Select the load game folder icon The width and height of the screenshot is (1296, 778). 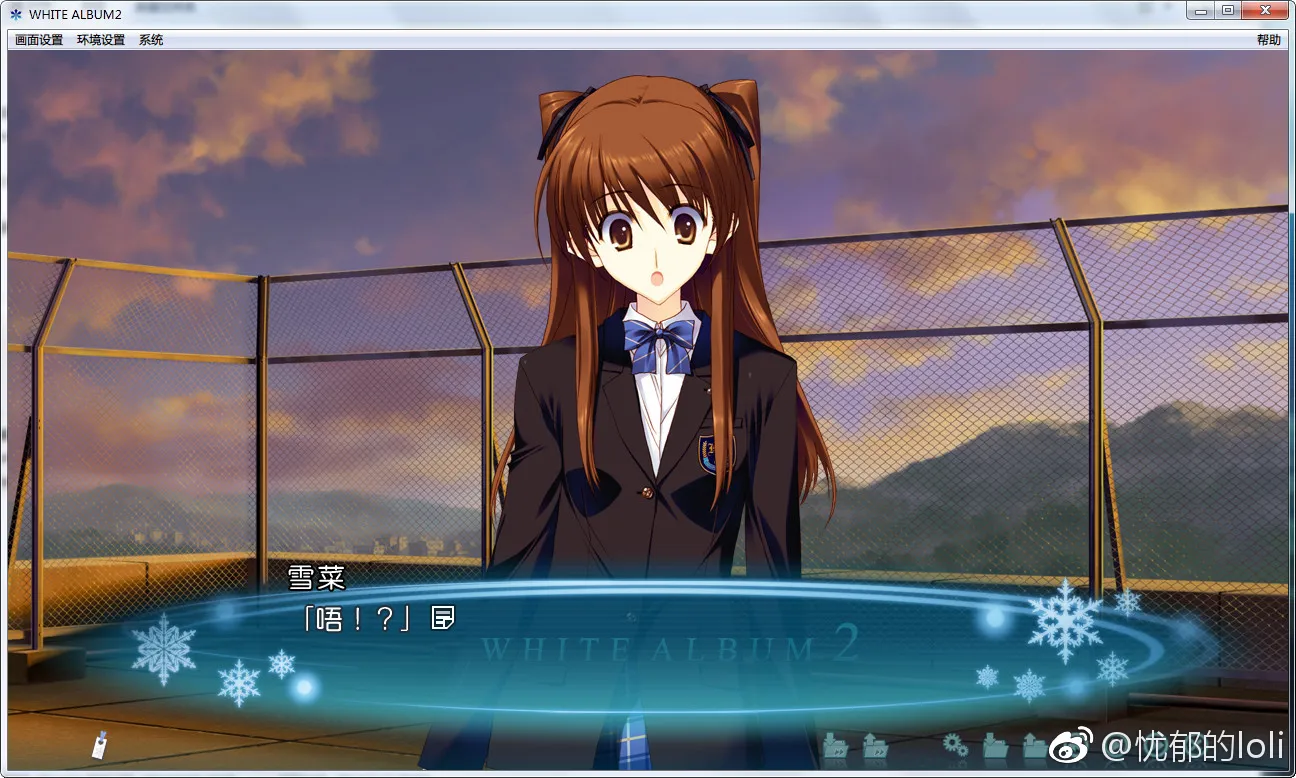[x=1035, y=747]
